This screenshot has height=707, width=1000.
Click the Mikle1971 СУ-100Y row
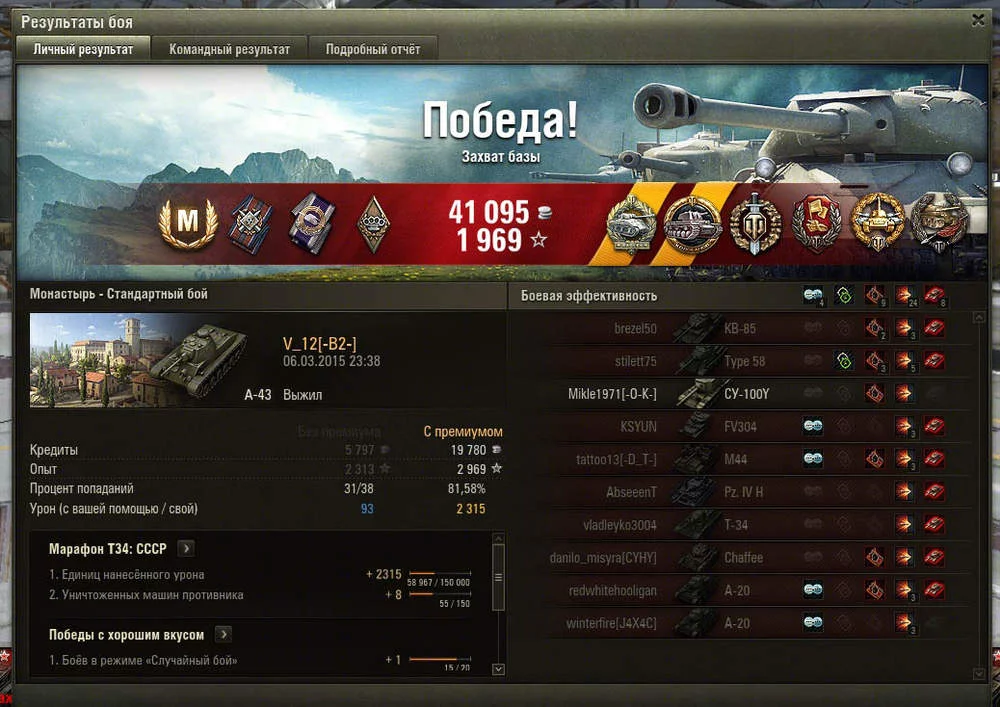click(740, 394)
